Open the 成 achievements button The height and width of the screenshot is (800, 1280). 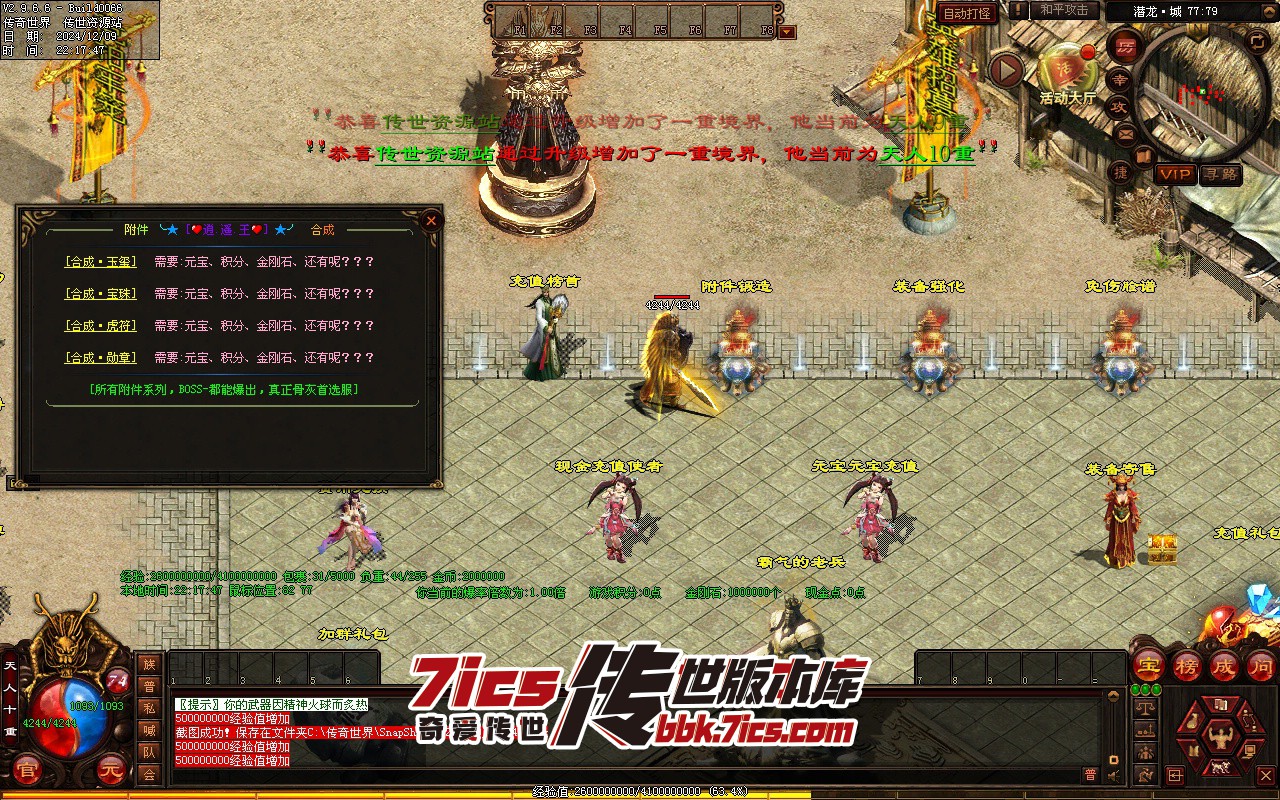1224,666
